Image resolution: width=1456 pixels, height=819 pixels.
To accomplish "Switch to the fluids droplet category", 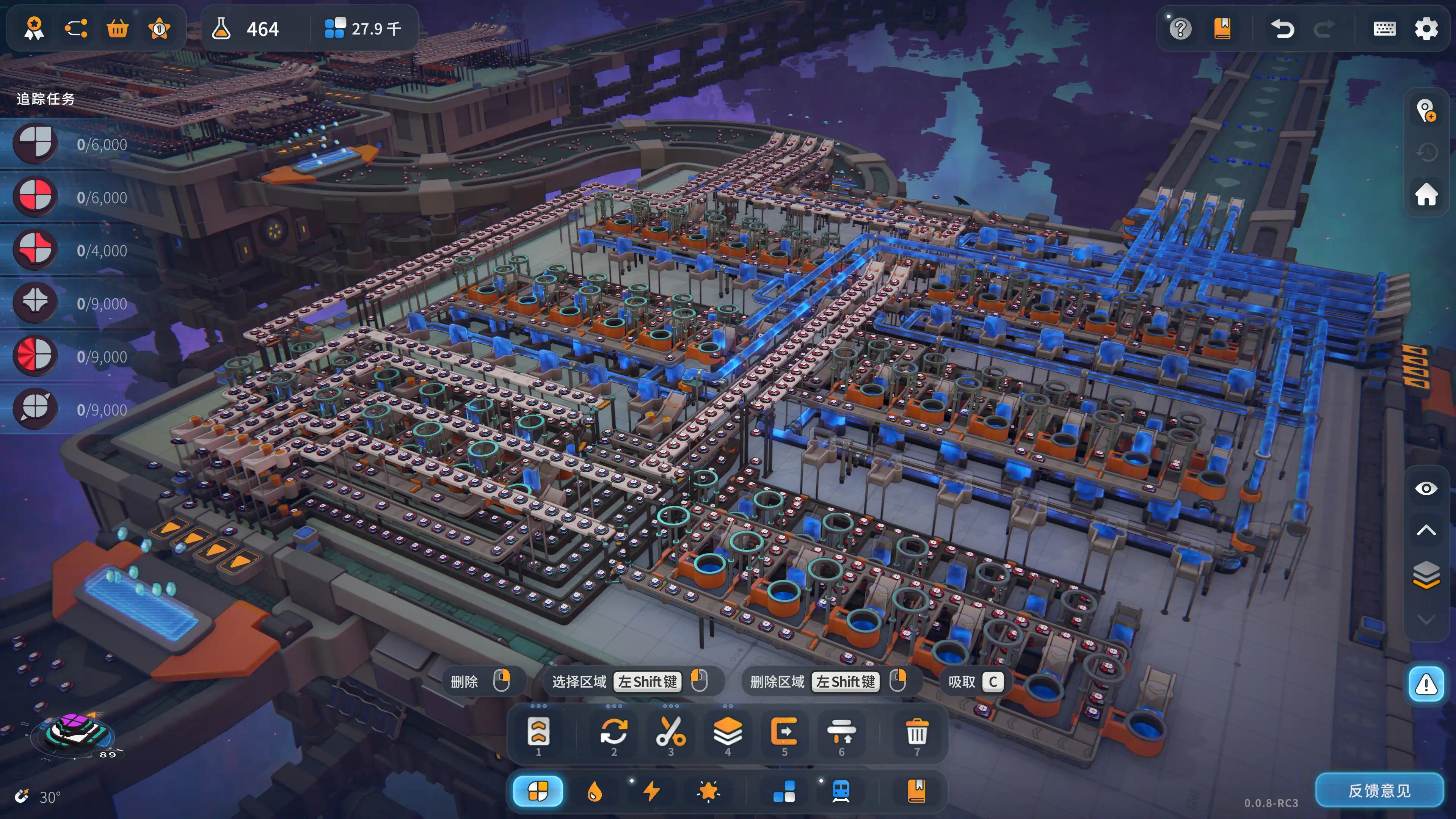I will [x=594, y=791].
